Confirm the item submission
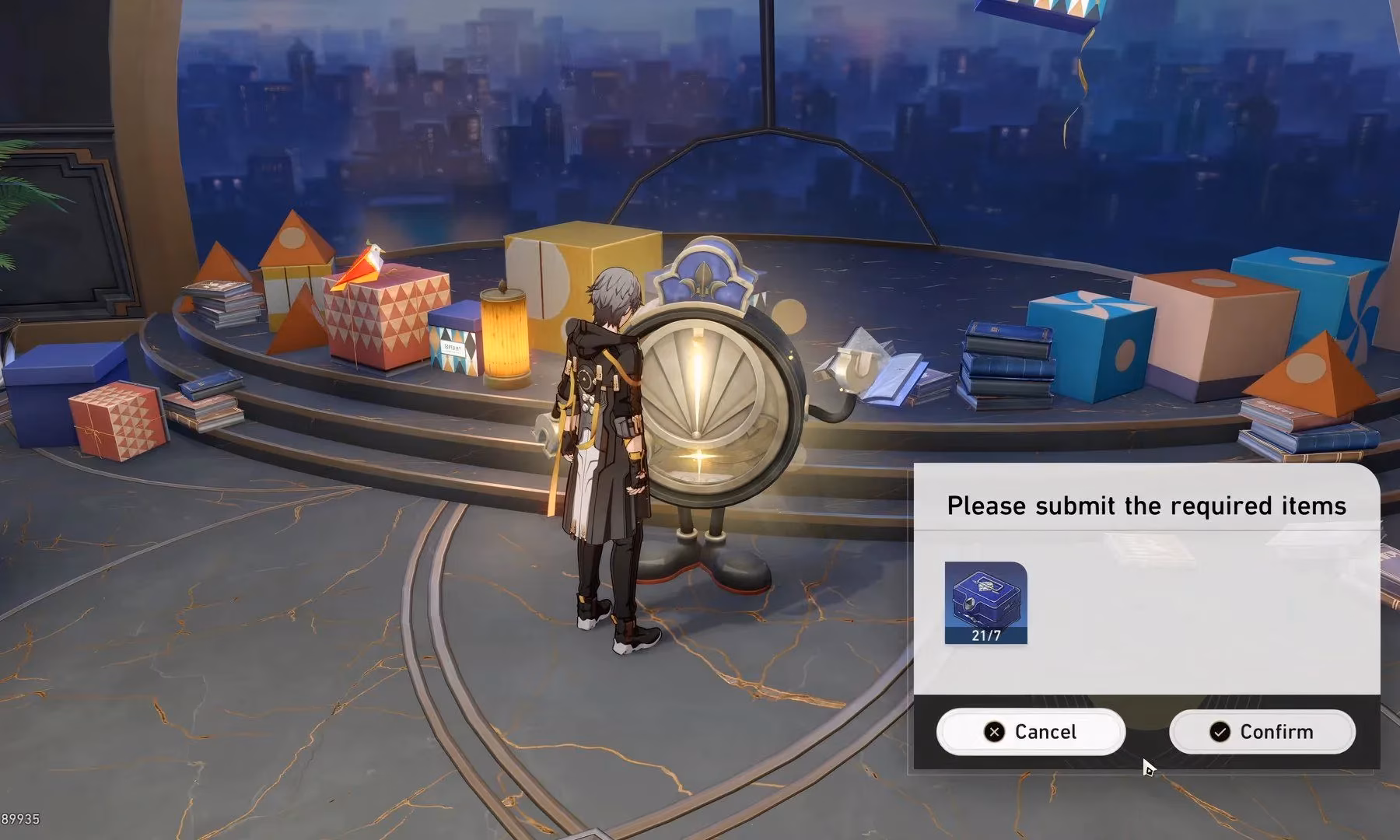This screenshot has height=840, width=1400. (1262, 732)
